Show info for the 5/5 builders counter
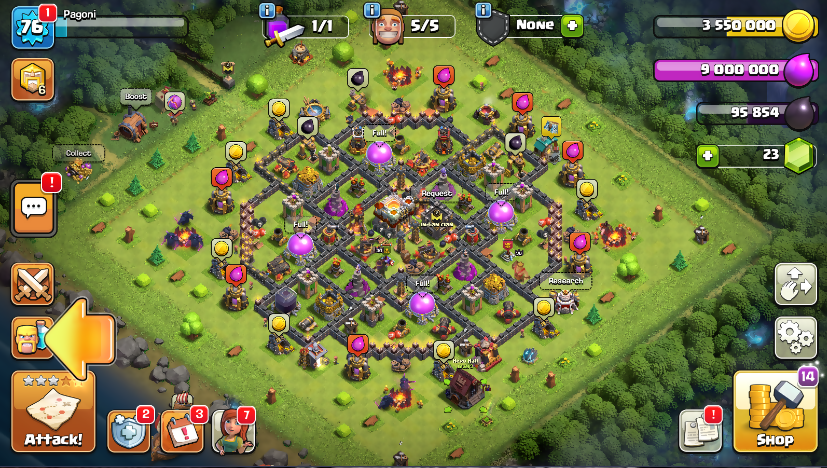The height and width of the screenshot is (468, 827). point(373,11)
